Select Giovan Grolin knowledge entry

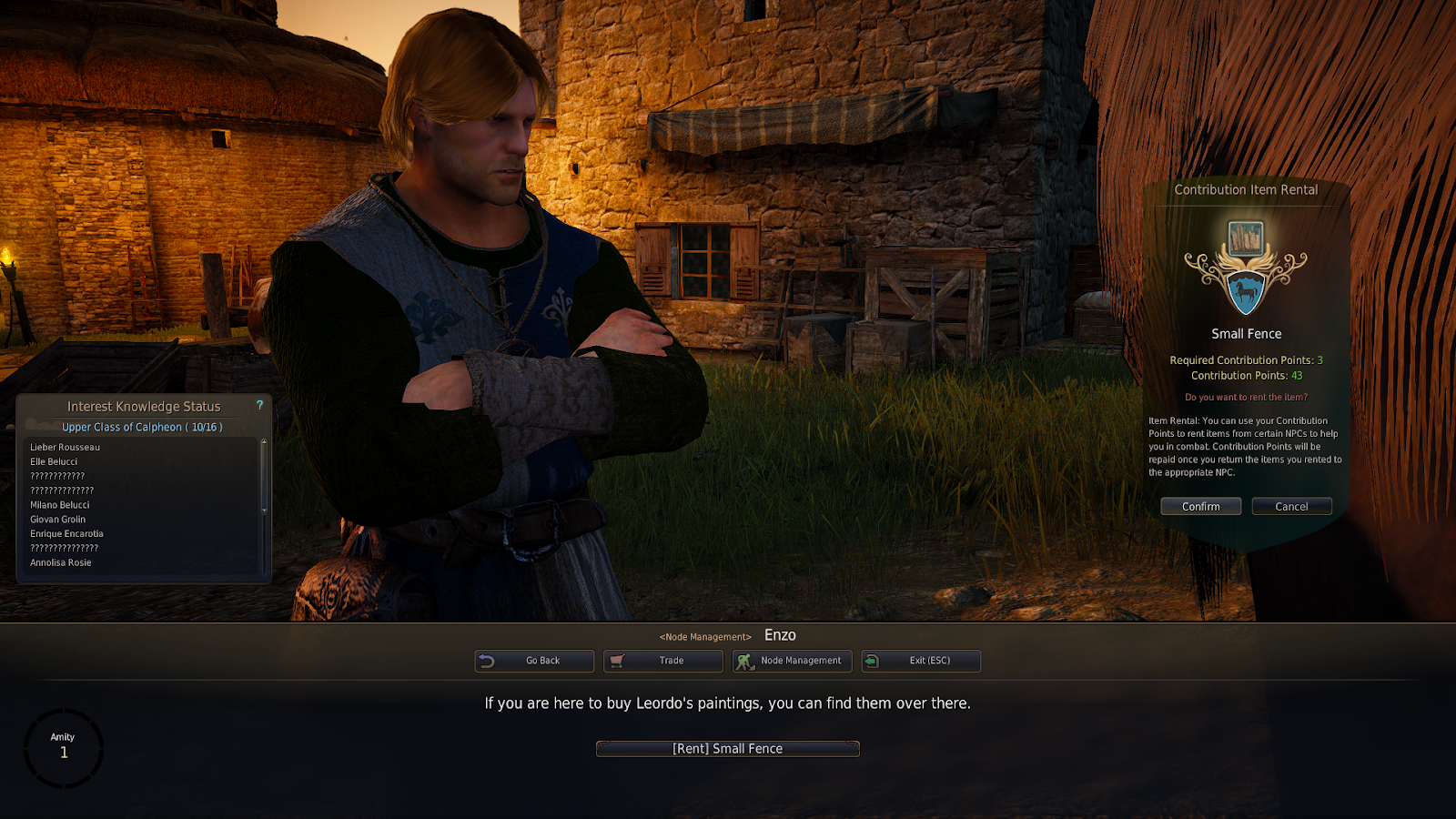[58, 520]
